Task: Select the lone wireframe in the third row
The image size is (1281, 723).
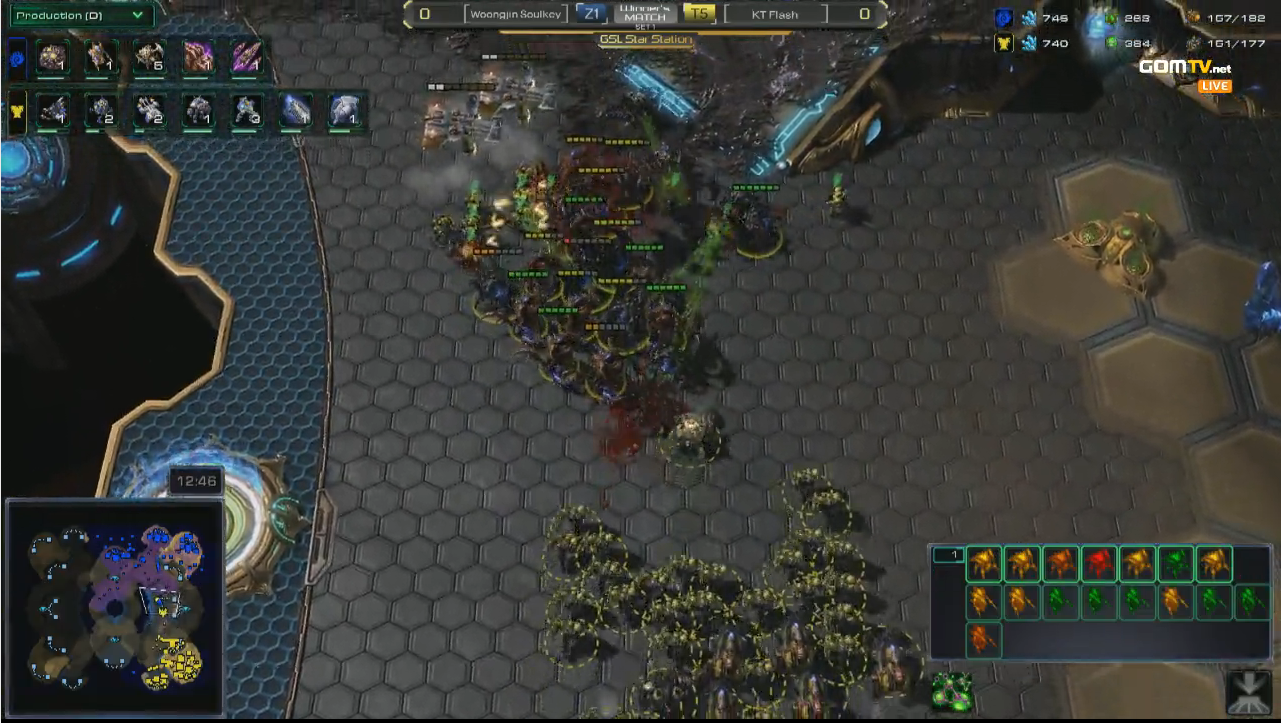Action: pyautogui.click(x=984, y=639)
